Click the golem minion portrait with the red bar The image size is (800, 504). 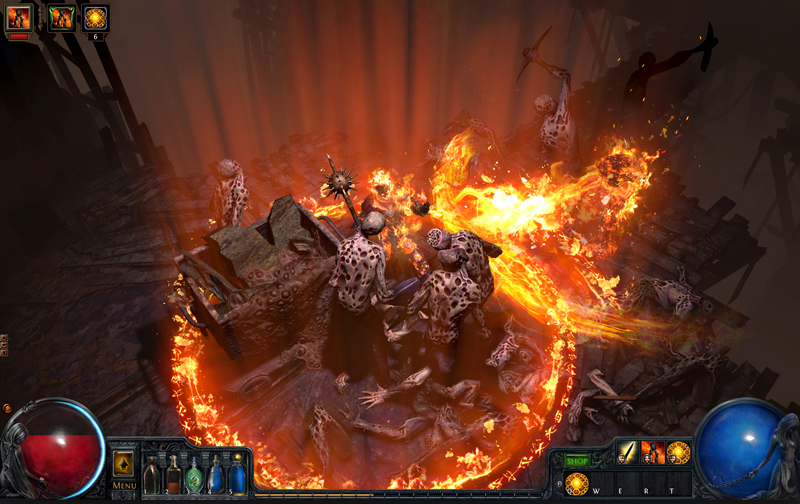pyautogui.click(x=20, y=18)
